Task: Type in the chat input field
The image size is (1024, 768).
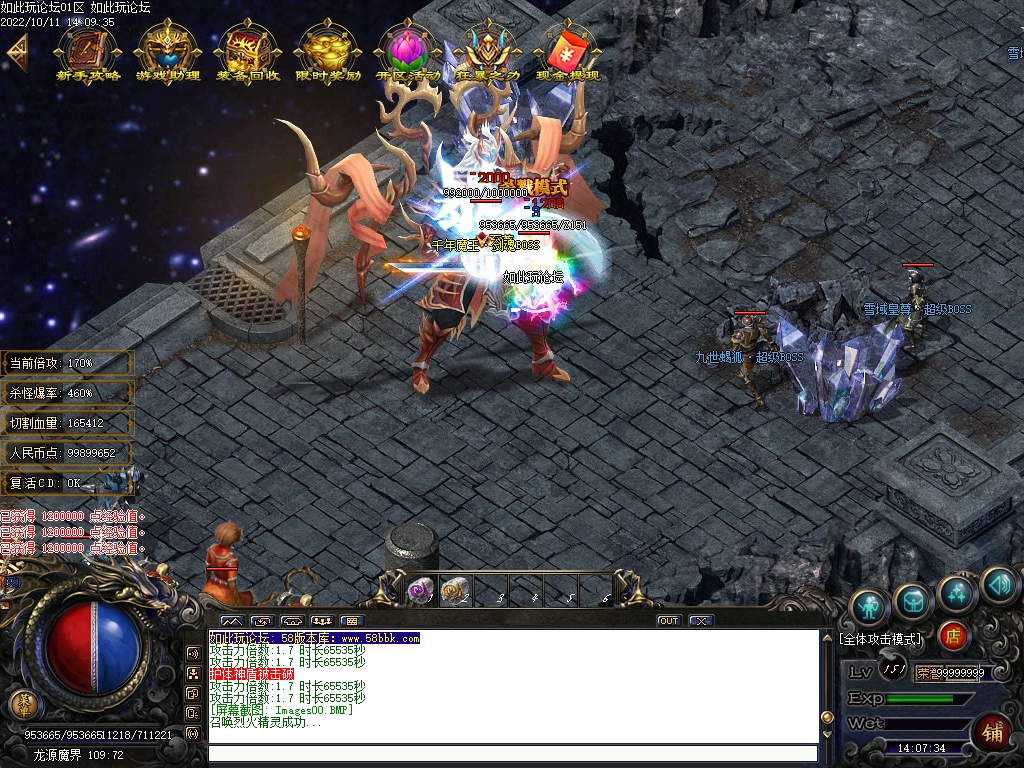Action: coord(510,754)
